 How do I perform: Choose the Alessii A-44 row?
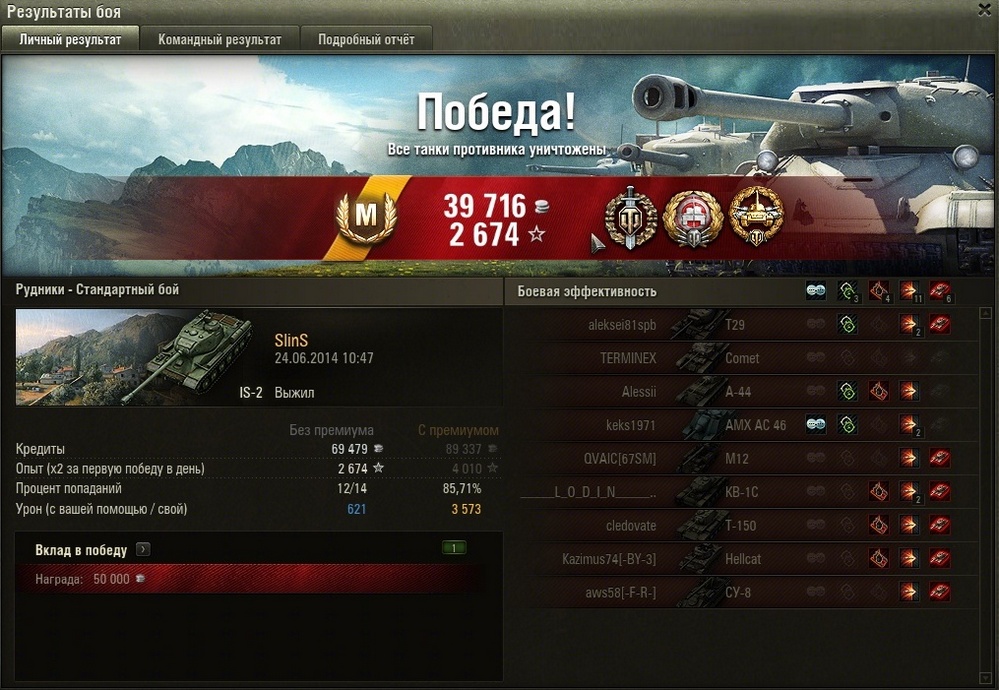[740, 392]
